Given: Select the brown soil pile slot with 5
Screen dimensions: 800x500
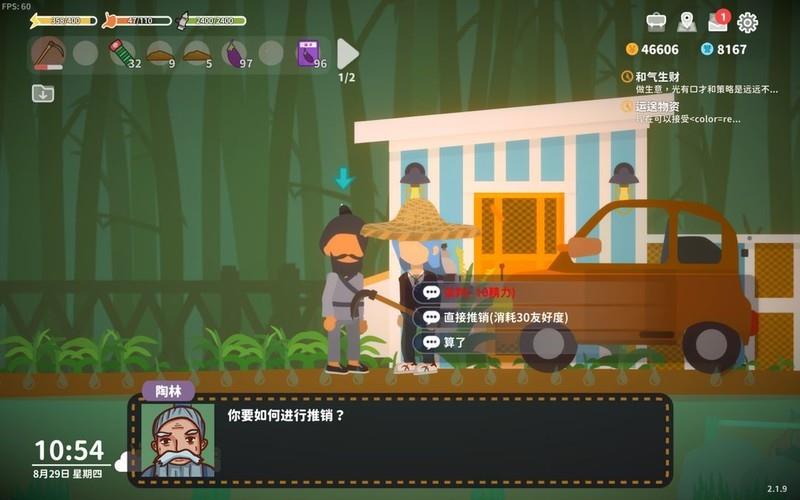Looking at the screenshot, I should [x=197, y=53].
